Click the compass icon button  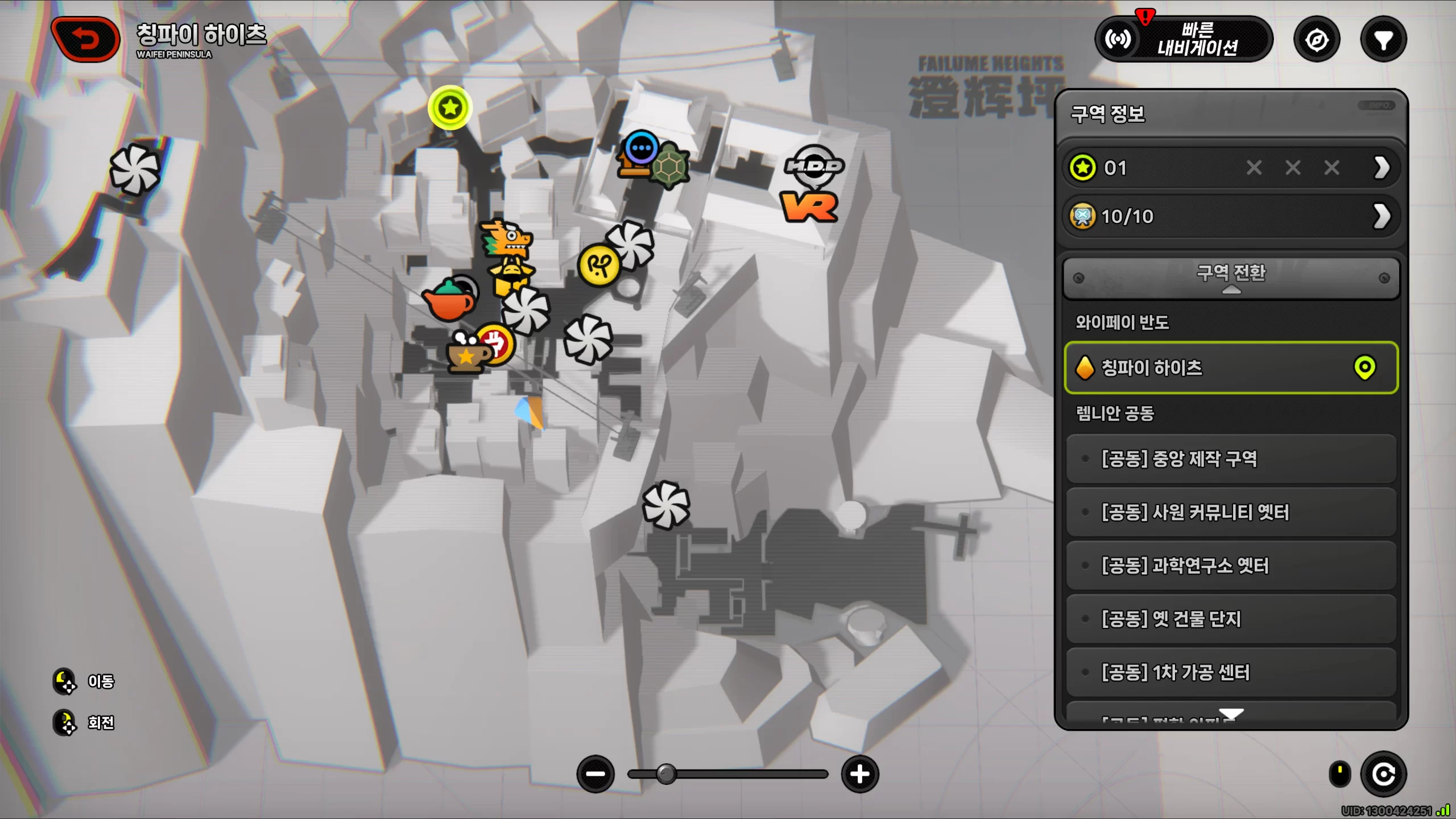pos(1317,40)
